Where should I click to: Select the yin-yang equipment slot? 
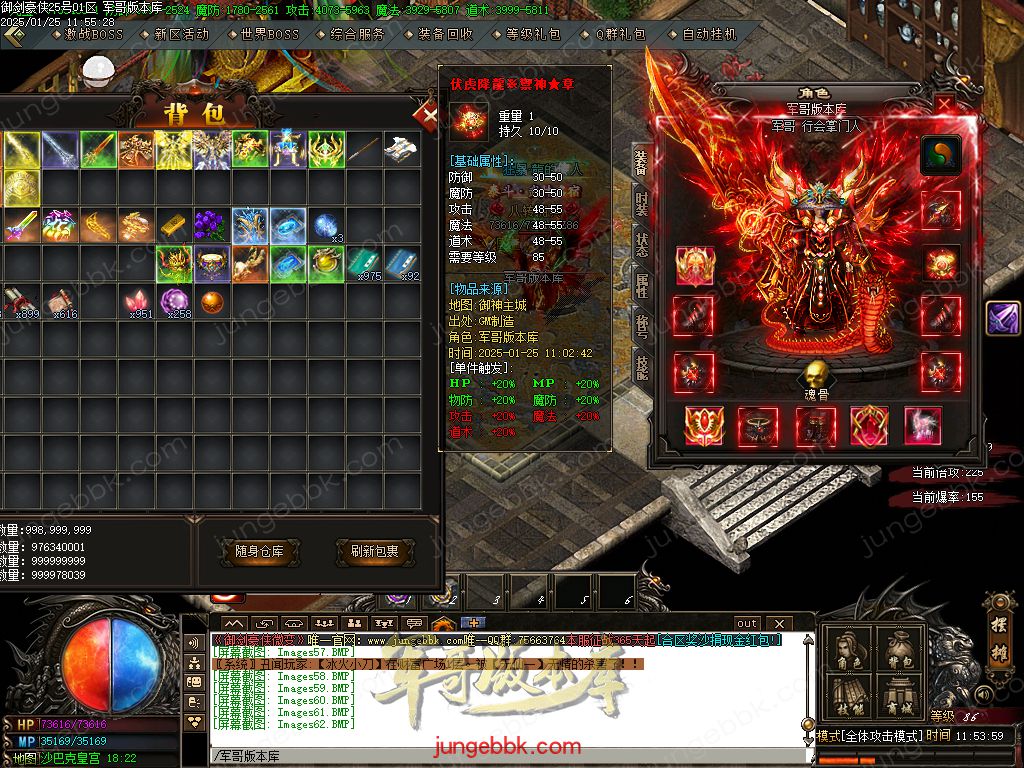coord(940,155)
